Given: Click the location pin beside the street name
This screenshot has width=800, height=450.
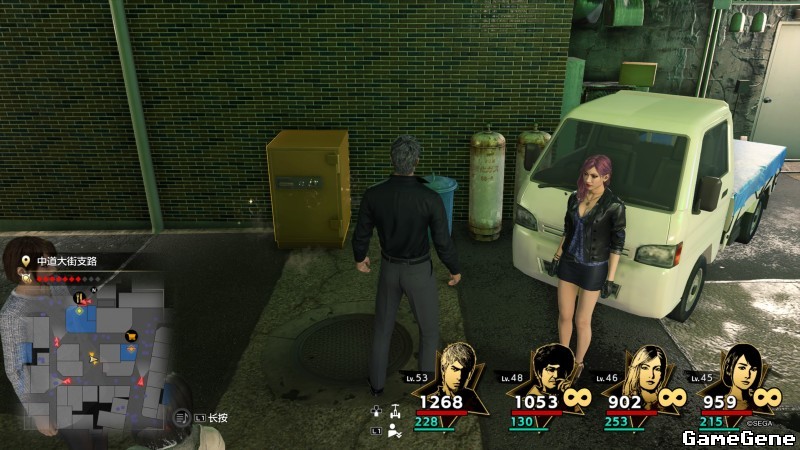Looking at the screenshot, I should click(25, 261).
